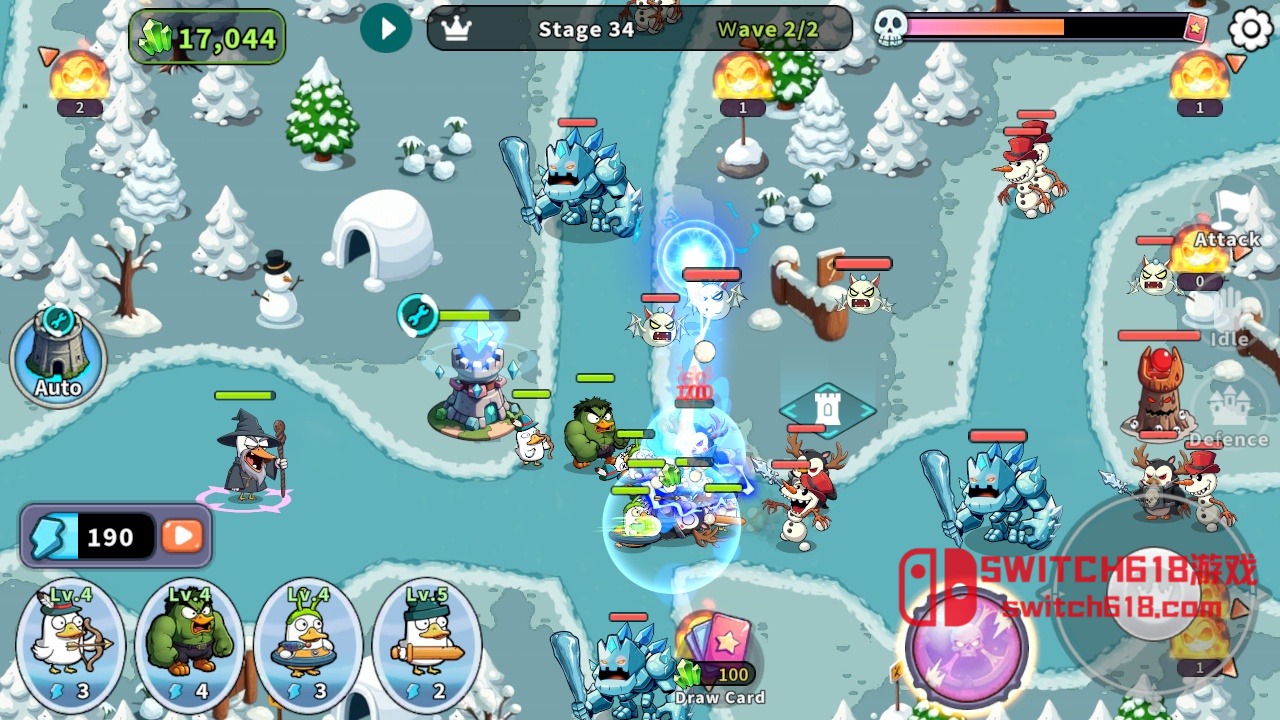The height and width of the screenshot is (720, 1280).
Task: Select the empty tower placement diamond
Action: 829,408
